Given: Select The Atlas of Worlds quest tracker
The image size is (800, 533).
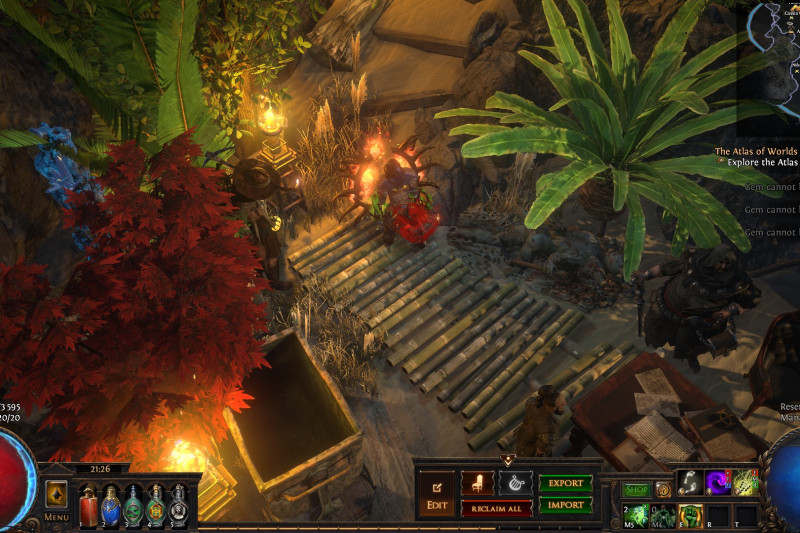Looking at the screenshot, I should pyautogui.click(x=756, y=152).
